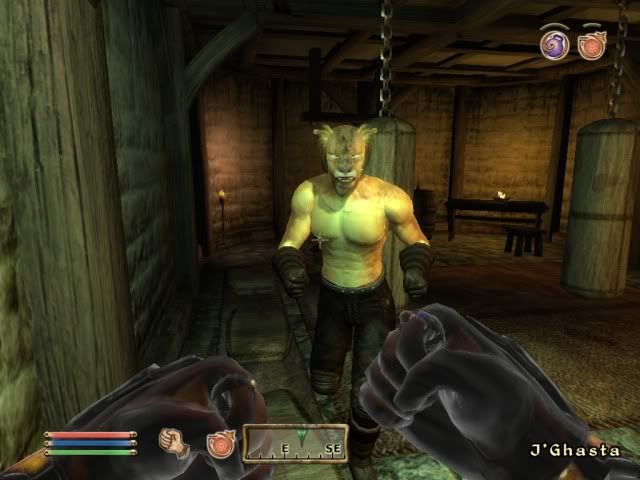
Task: Click the fist weapon icon
Action: click(x=175, y=442)
